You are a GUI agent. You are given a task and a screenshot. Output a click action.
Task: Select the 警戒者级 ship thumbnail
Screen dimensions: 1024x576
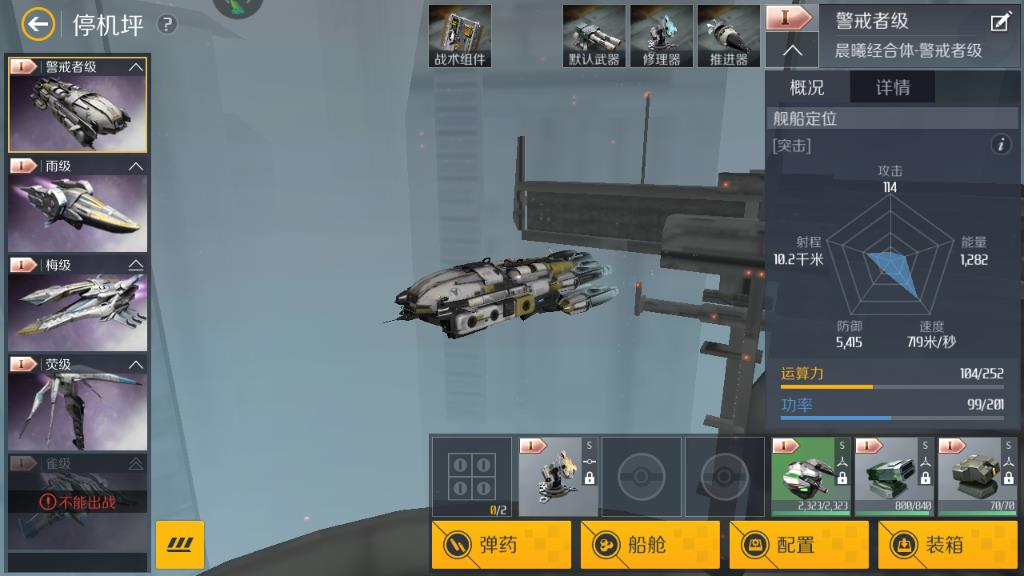tap(77, 105)
